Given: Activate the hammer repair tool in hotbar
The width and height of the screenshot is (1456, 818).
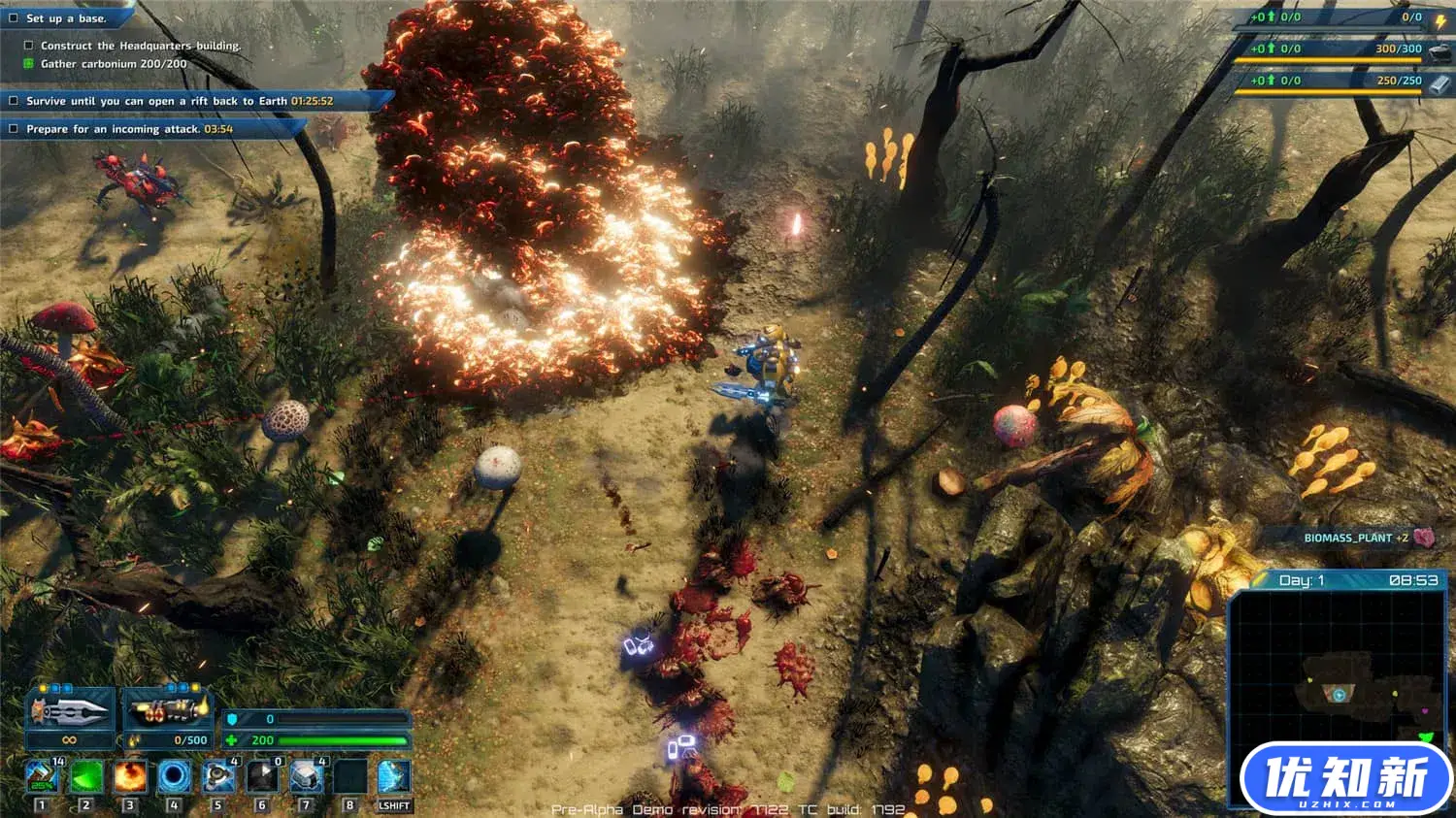Looking at the screenshot, I should [42, 777].
